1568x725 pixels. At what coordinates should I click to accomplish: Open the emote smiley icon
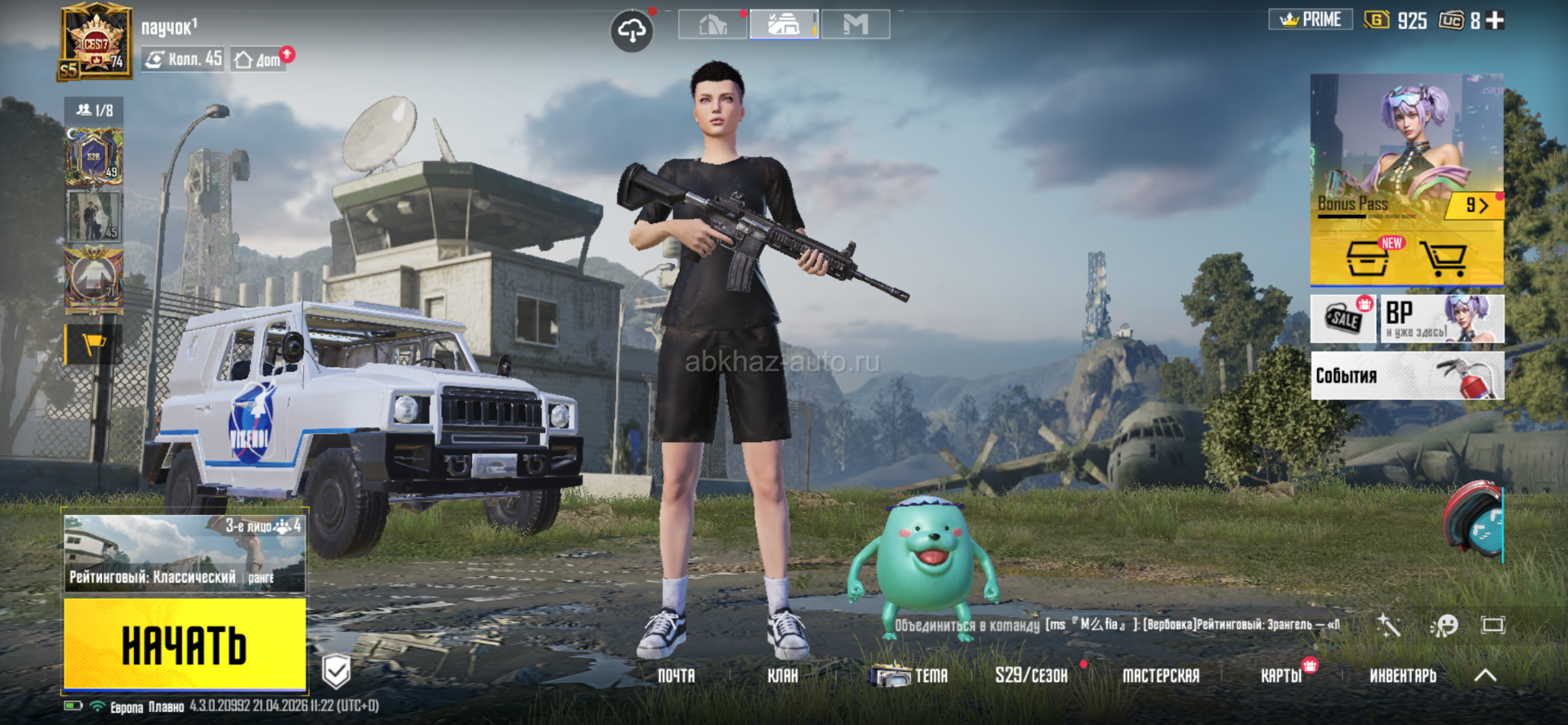point(1443,626)
